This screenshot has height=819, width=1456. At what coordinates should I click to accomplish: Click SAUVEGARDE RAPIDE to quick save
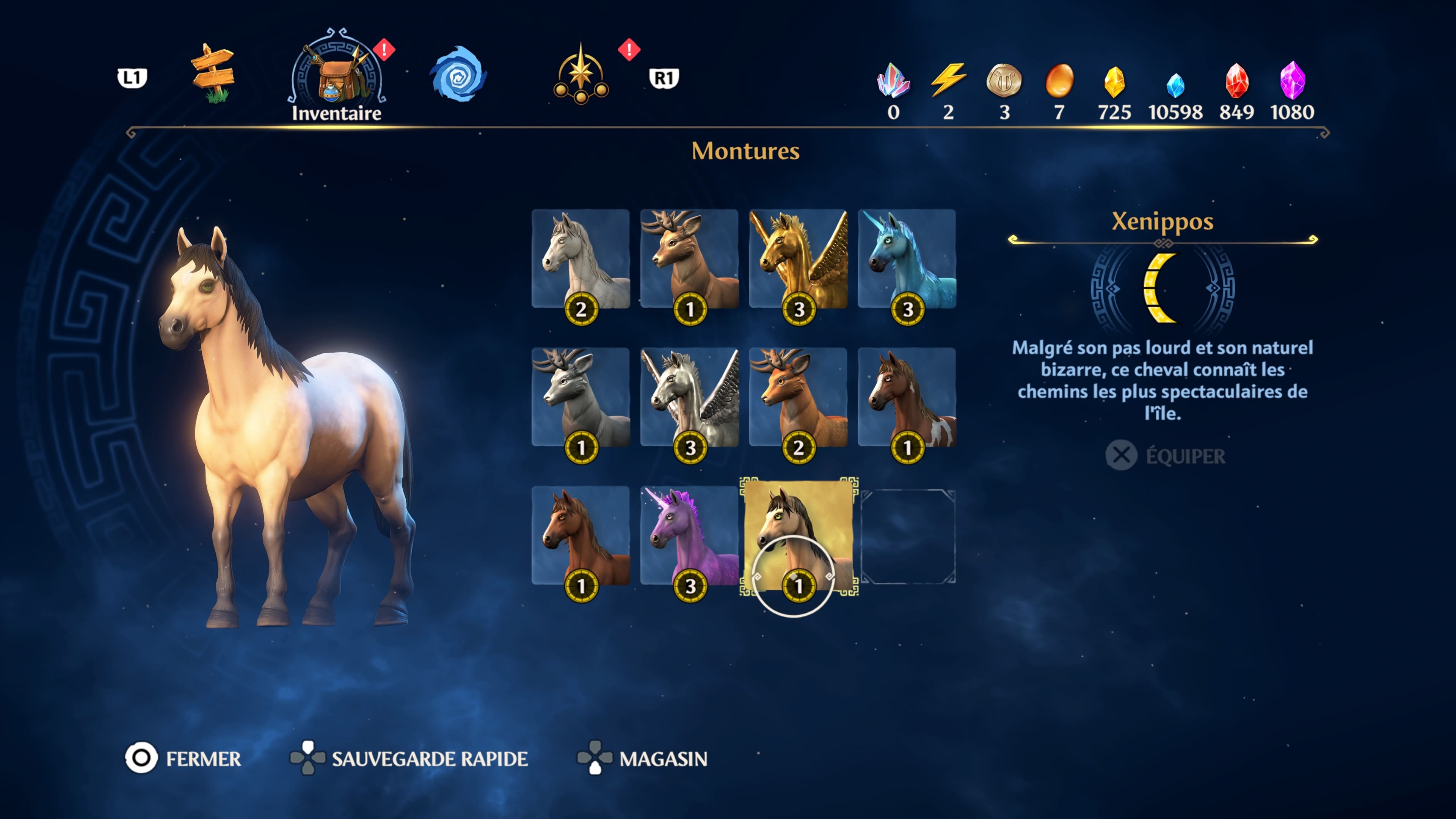(x=409, y=758)
